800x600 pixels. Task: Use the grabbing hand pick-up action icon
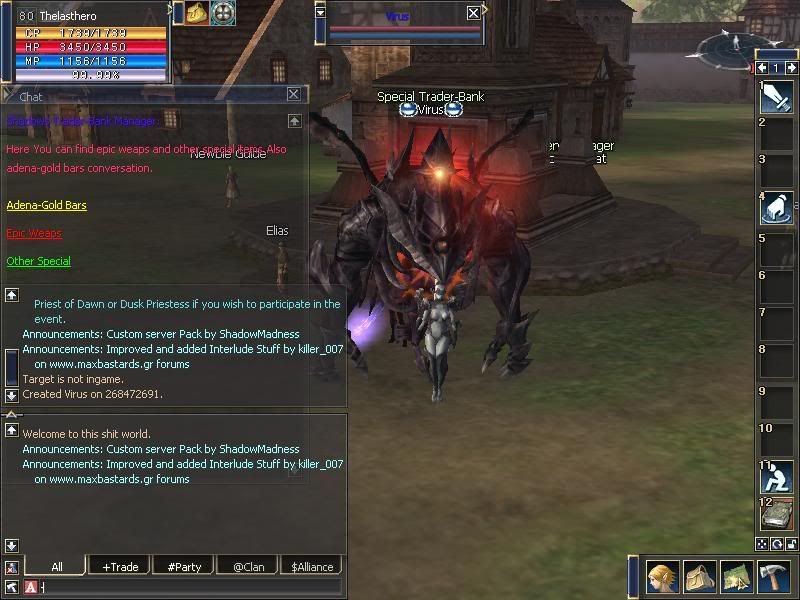(x=777, y=208)
